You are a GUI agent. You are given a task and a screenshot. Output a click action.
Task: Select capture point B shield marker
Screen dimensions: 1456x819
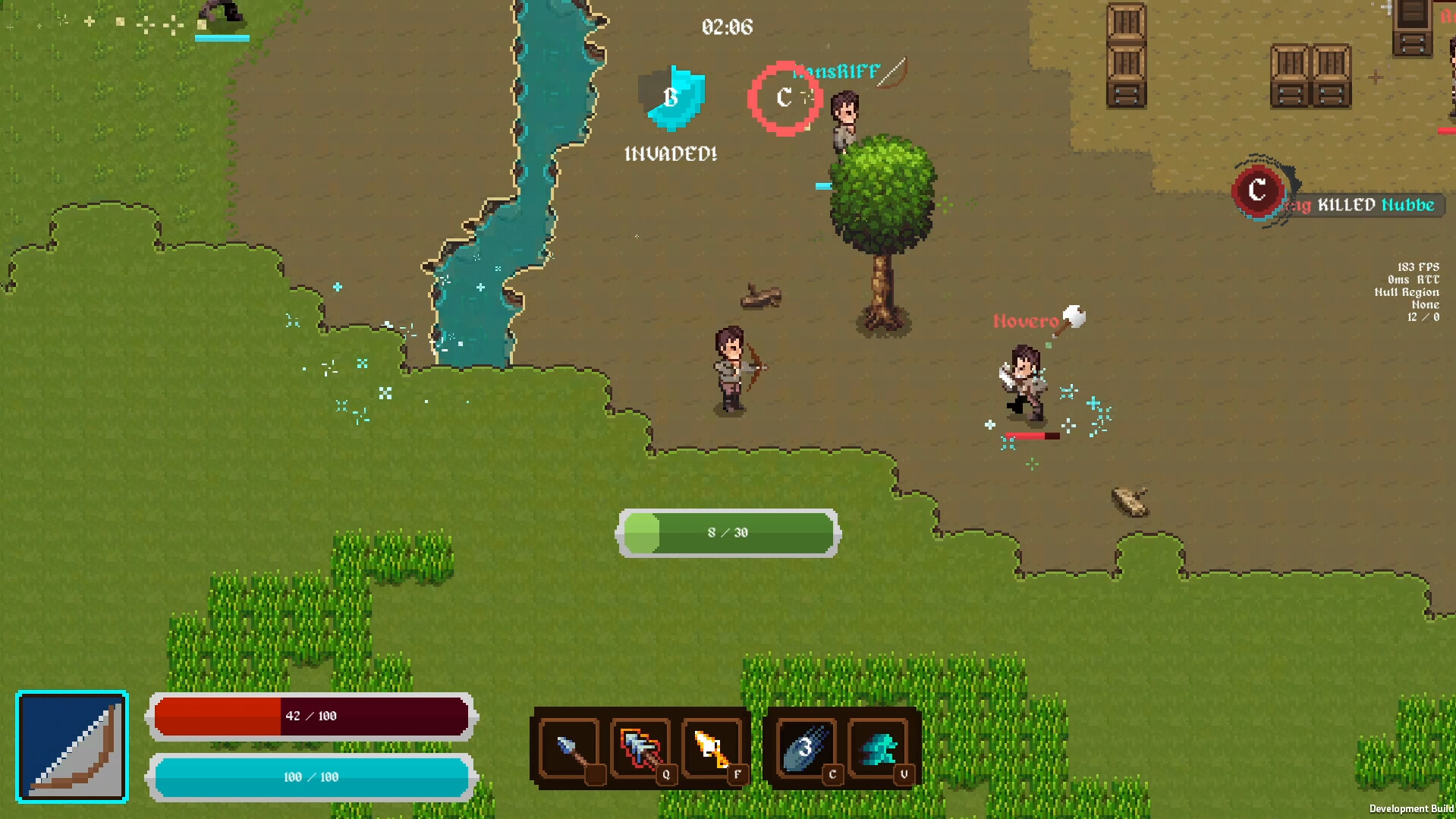672,98
